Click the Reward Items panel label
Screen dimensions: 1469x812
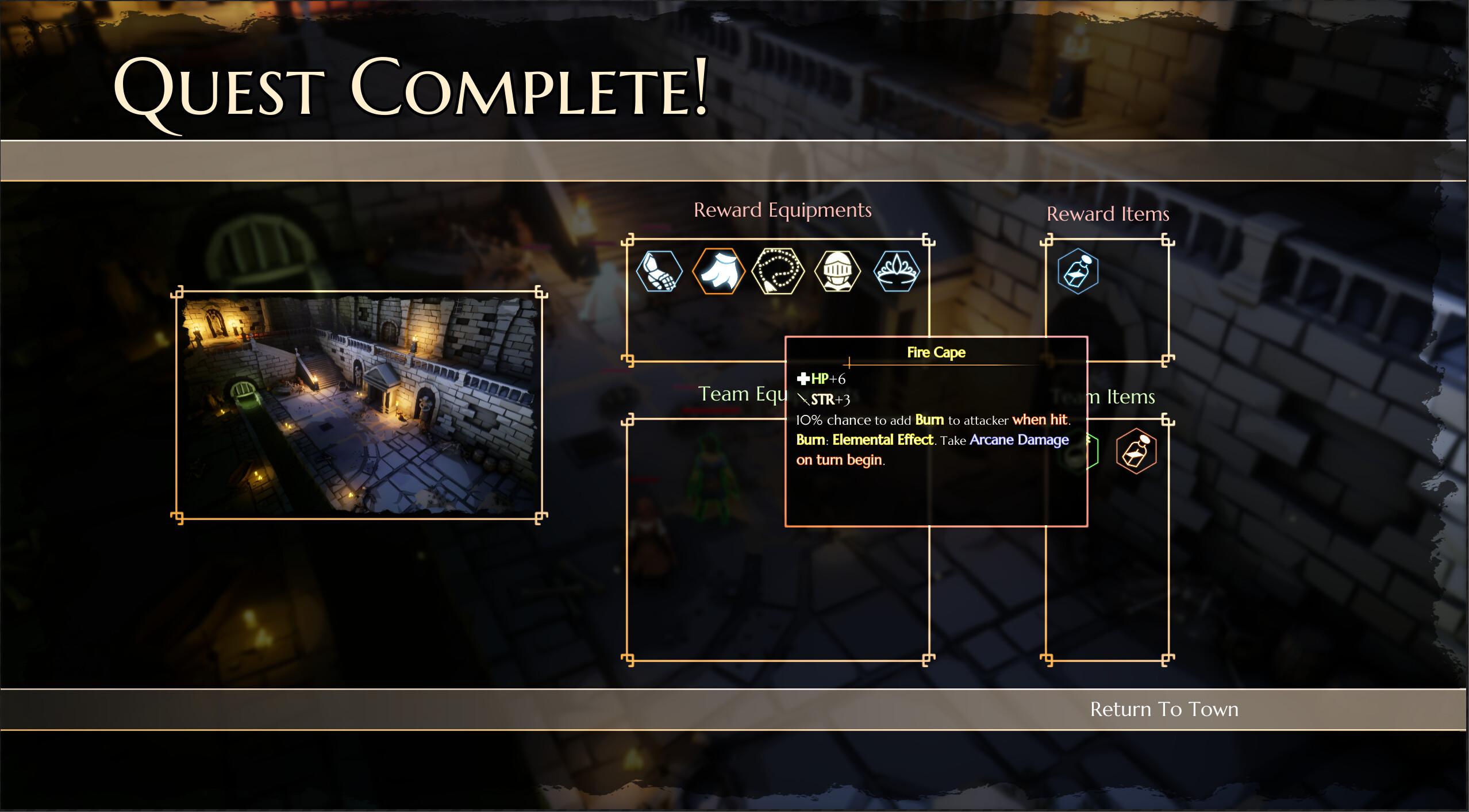click(x=1107, y=214)
